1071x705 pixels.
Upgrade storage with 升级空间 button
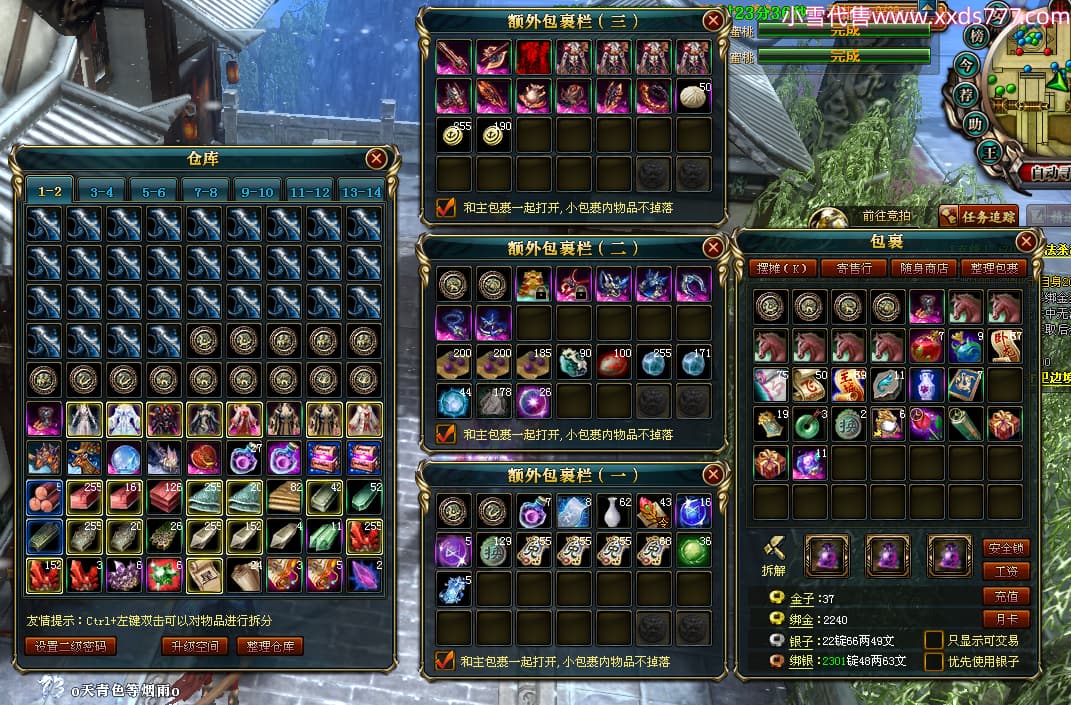pos(194,646)
